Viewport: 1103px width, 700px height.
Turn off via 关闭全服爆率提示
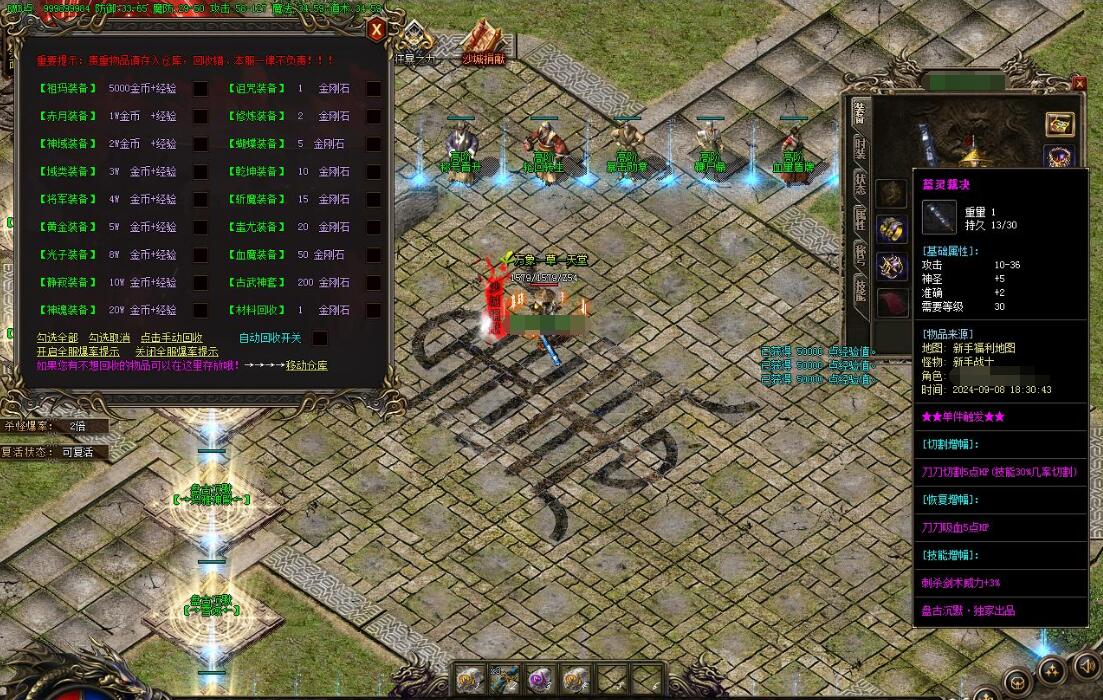[177, 352]
